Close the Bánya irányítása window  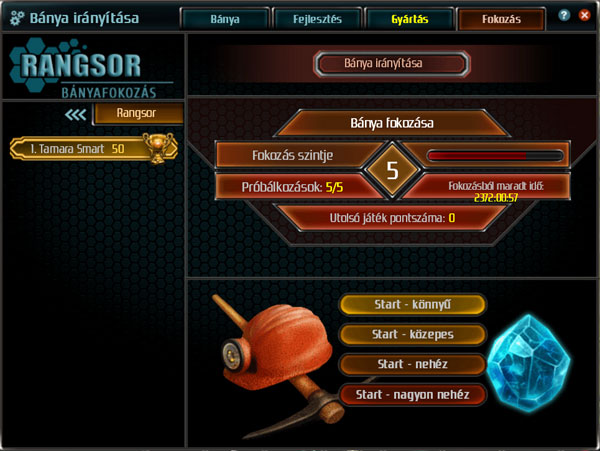tap(584, 16)
